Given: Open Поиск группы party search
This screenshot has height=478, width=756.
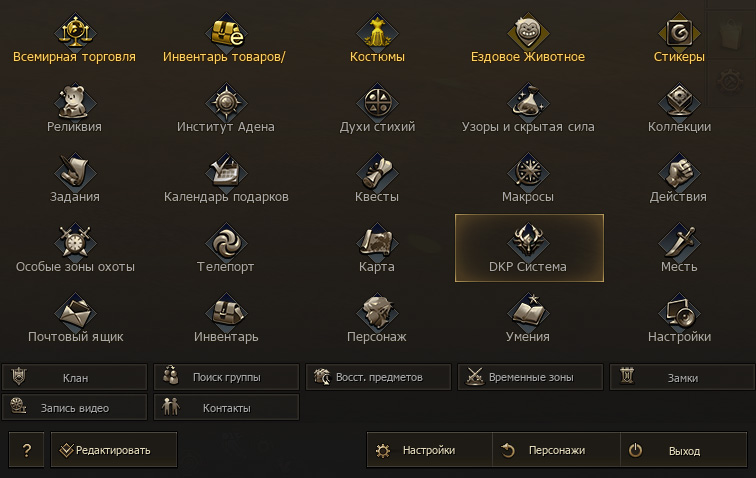Looking at the screenshot, I should point(226,377).
